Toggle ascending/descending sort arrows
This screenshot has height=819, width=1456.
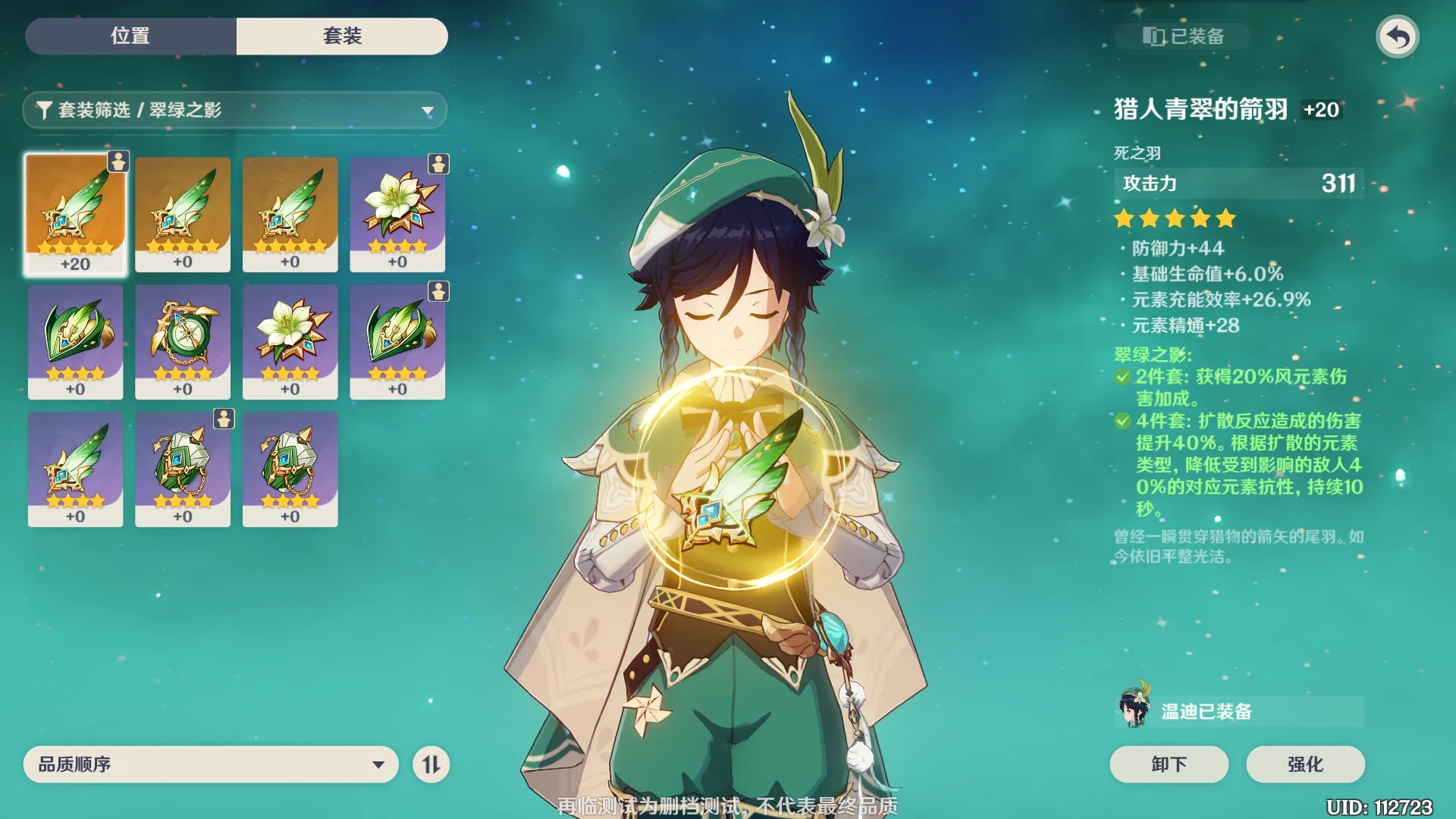(431, 764)
